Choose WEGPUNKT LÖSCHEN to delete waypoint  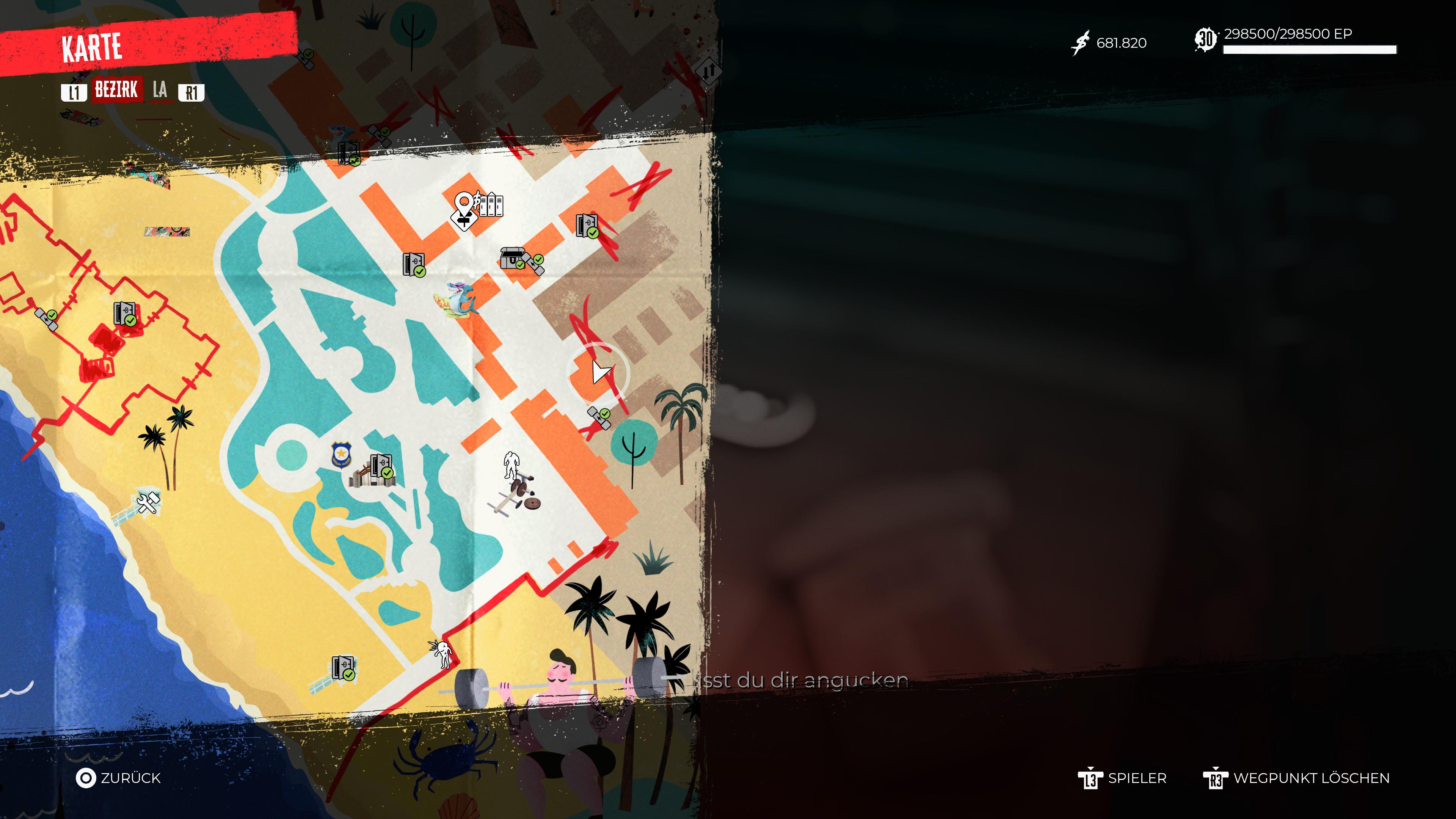[1297, 778]
